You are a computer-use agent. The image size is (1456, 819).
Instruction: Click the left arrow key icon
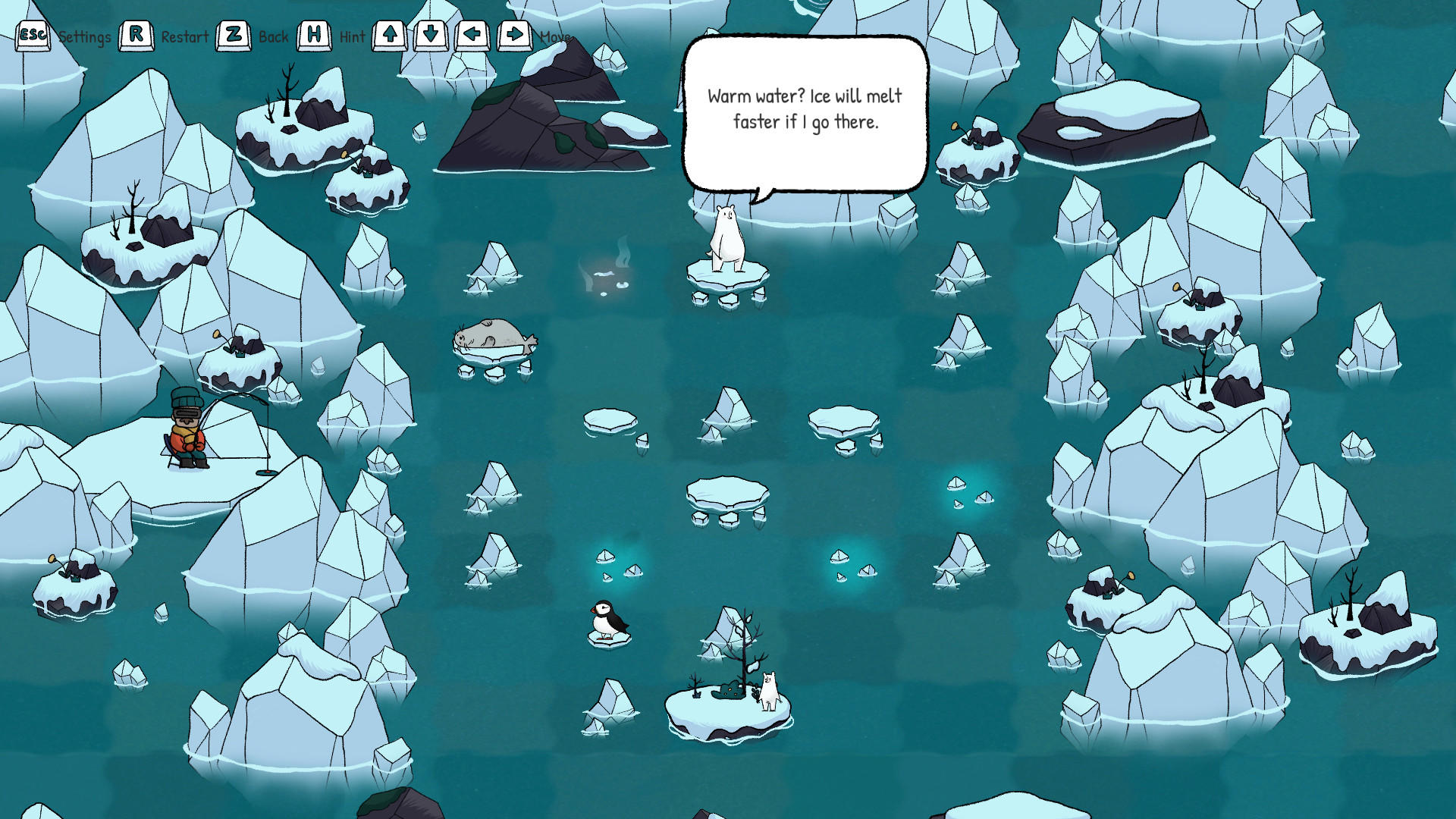472,33
